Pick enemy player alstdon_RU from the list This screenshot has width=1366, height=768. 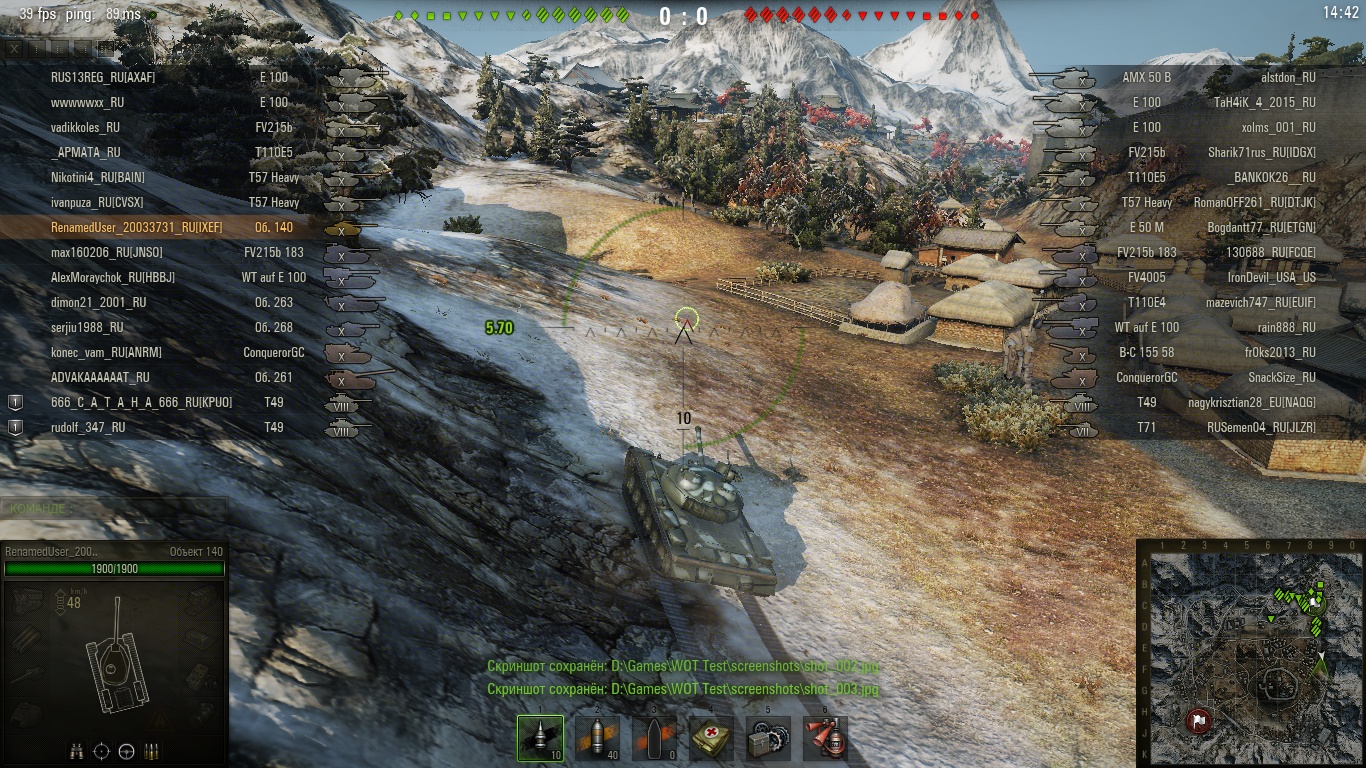coord(1288,77)
